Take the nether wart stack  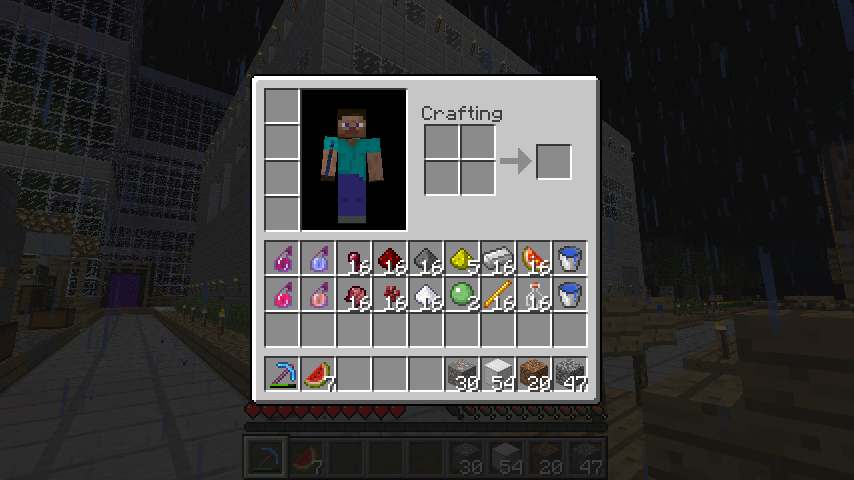point(391,295)
